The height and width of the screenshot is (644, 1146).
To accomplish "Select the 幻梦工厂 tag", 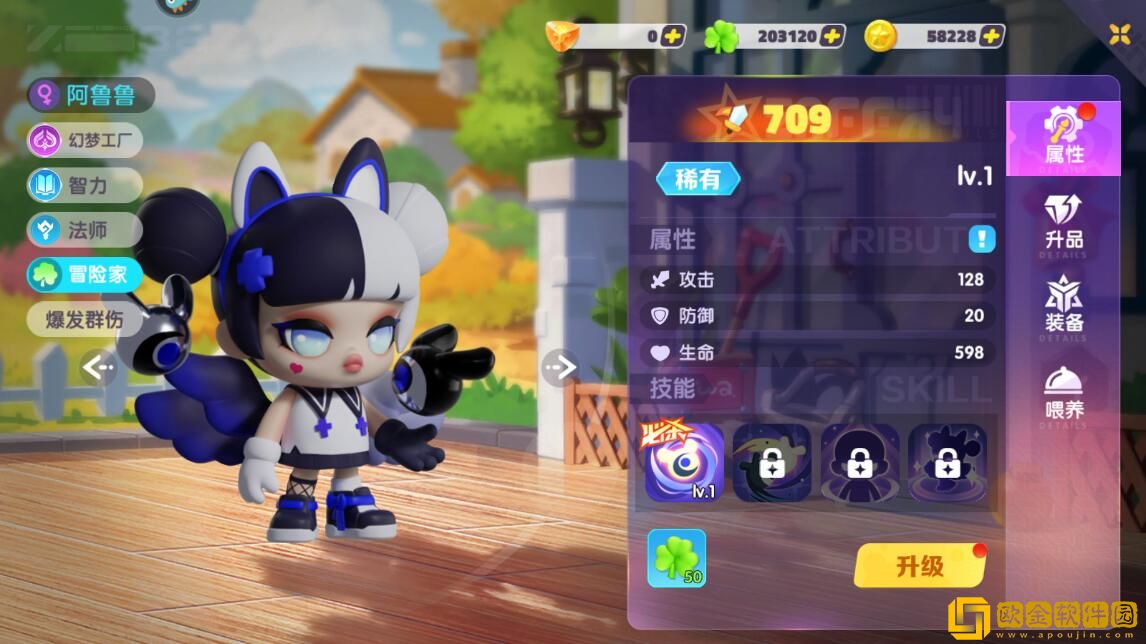I will pyautogui.click(x=85, y=140).
